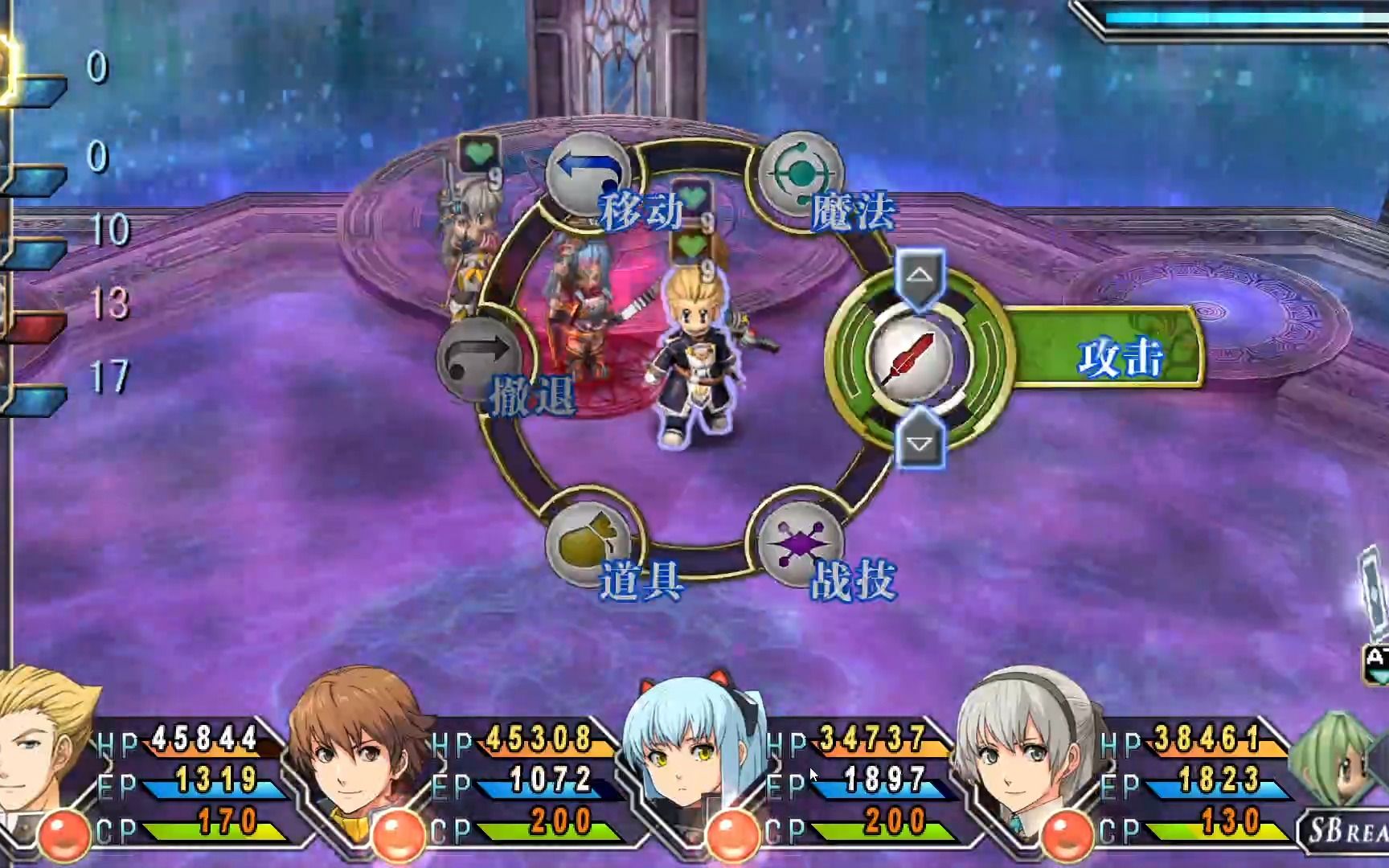Viewport: 1389px width, 868px height.
Task: Click the down arrow below attack icon
Action: click(920, 442)
